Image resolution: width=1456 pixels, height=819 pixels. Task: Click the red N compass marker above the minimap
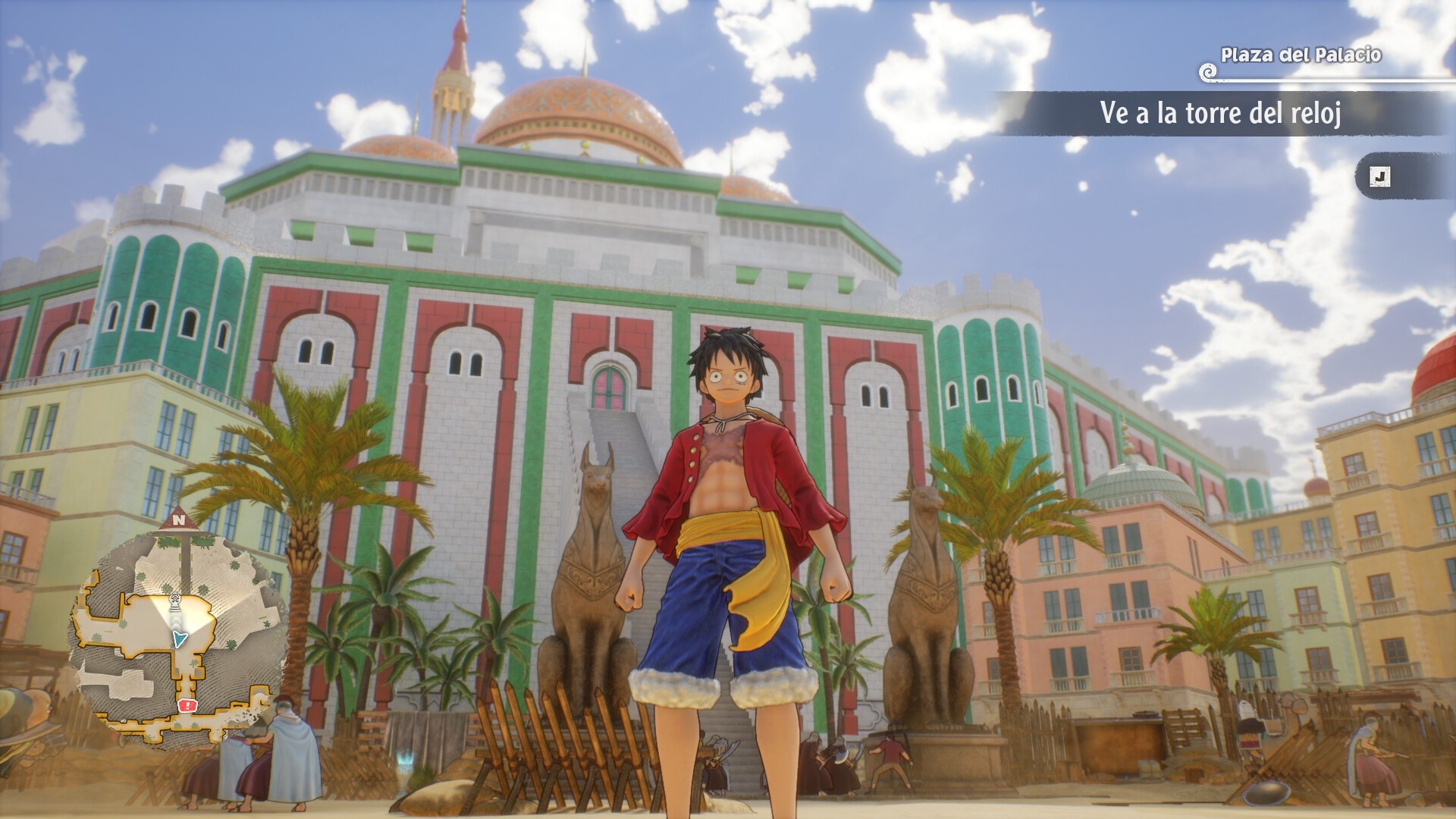click(178, 520)
